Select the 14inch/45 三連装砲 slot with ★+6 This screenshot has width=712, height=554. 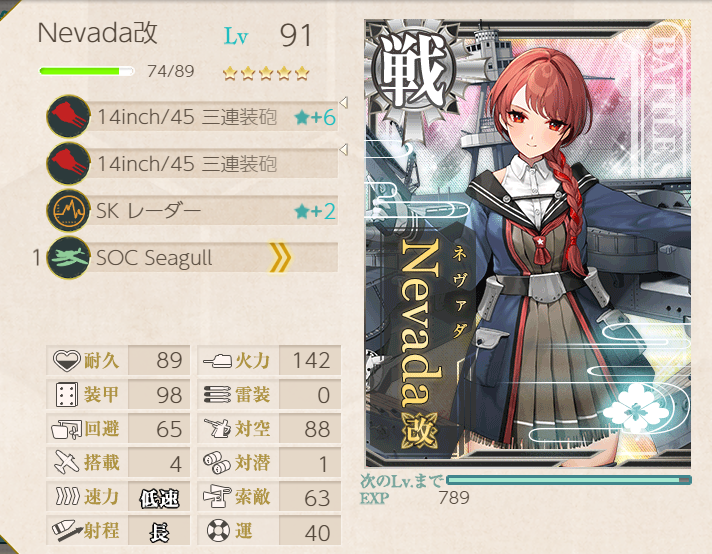[x=190, y=117]
